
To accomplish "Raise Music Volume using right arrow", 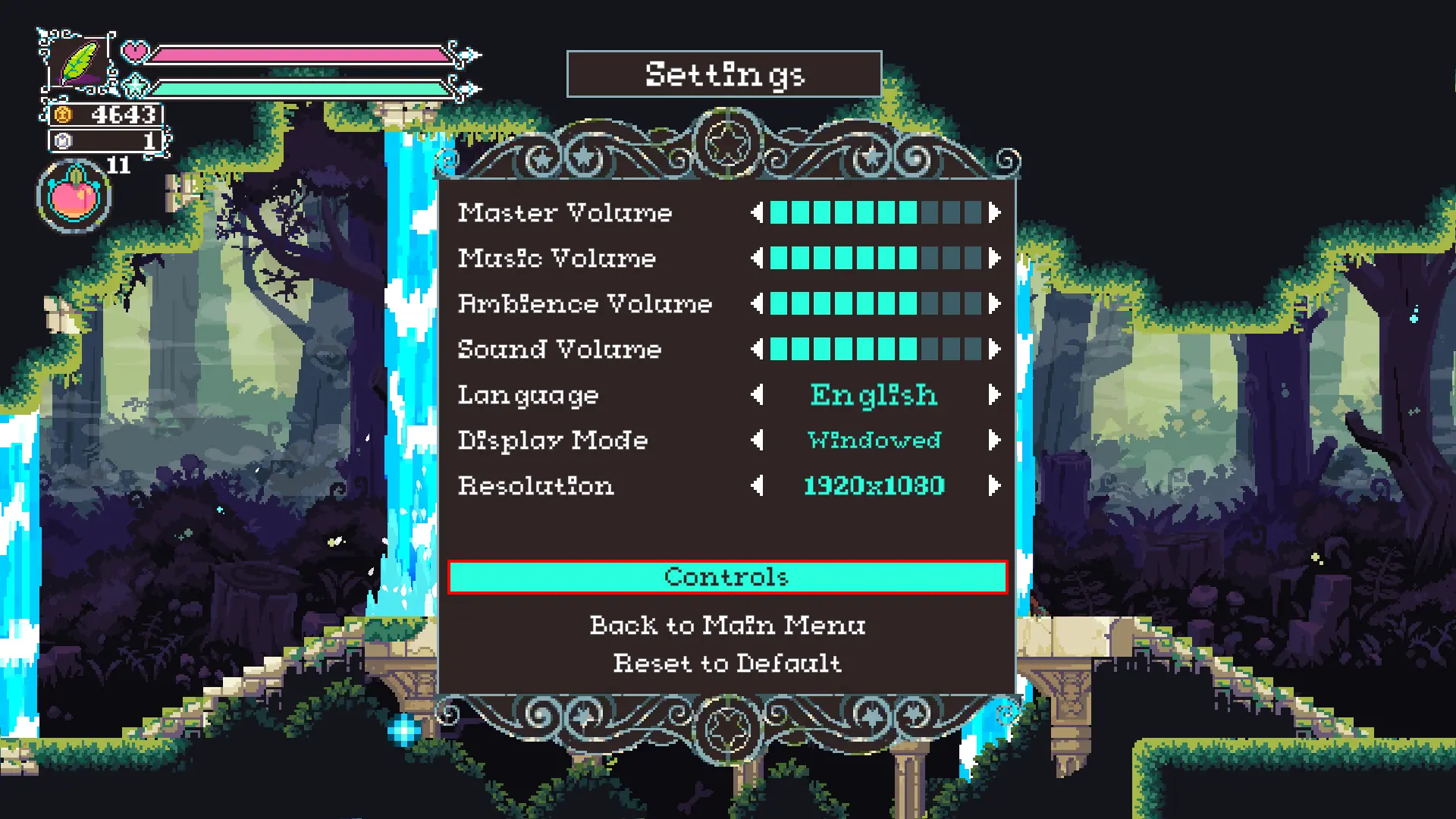I will (x=994, y=259).
